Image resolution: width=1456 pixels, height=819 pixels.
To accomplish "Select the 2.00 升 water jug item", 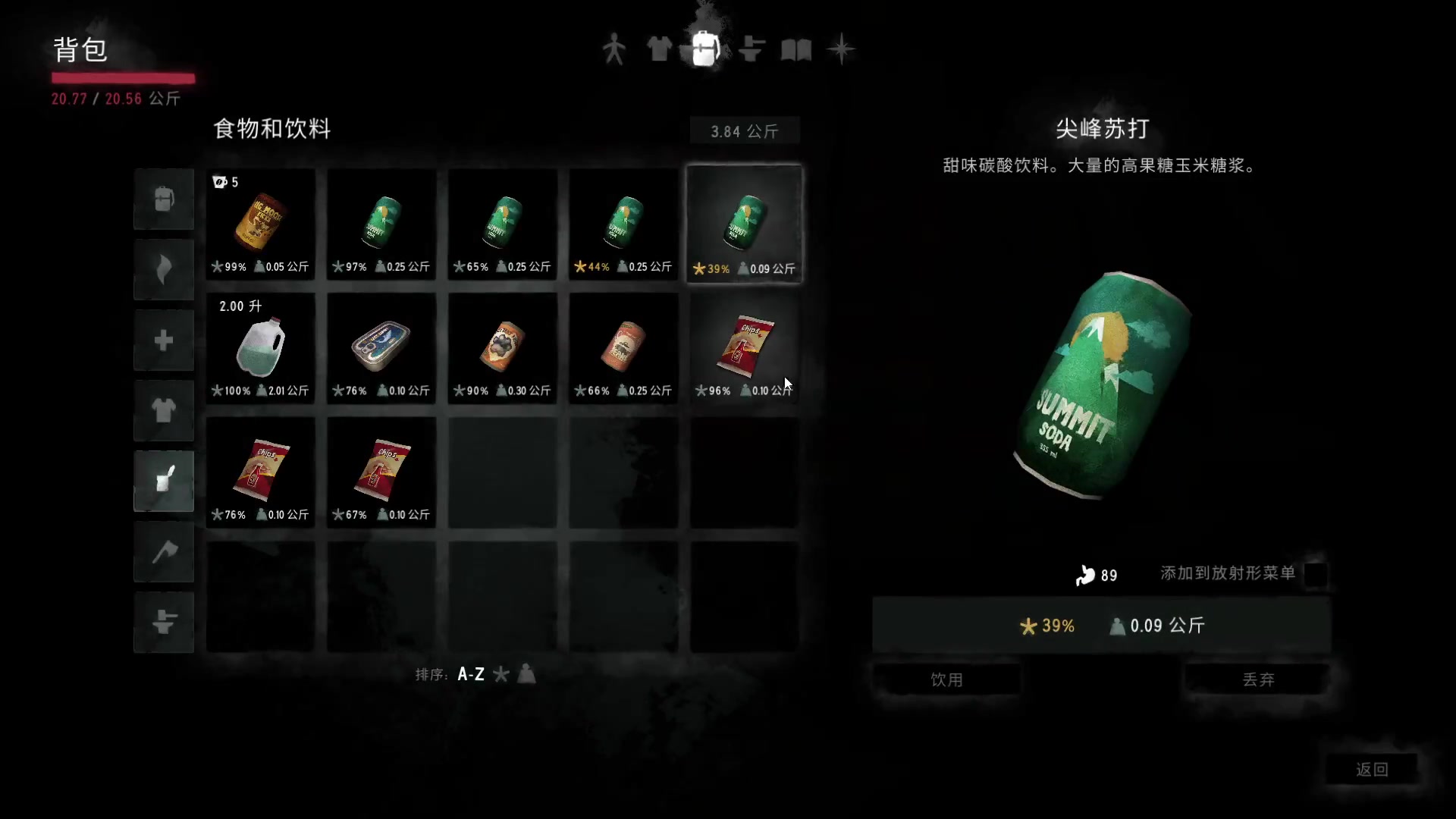I will 260,348.
